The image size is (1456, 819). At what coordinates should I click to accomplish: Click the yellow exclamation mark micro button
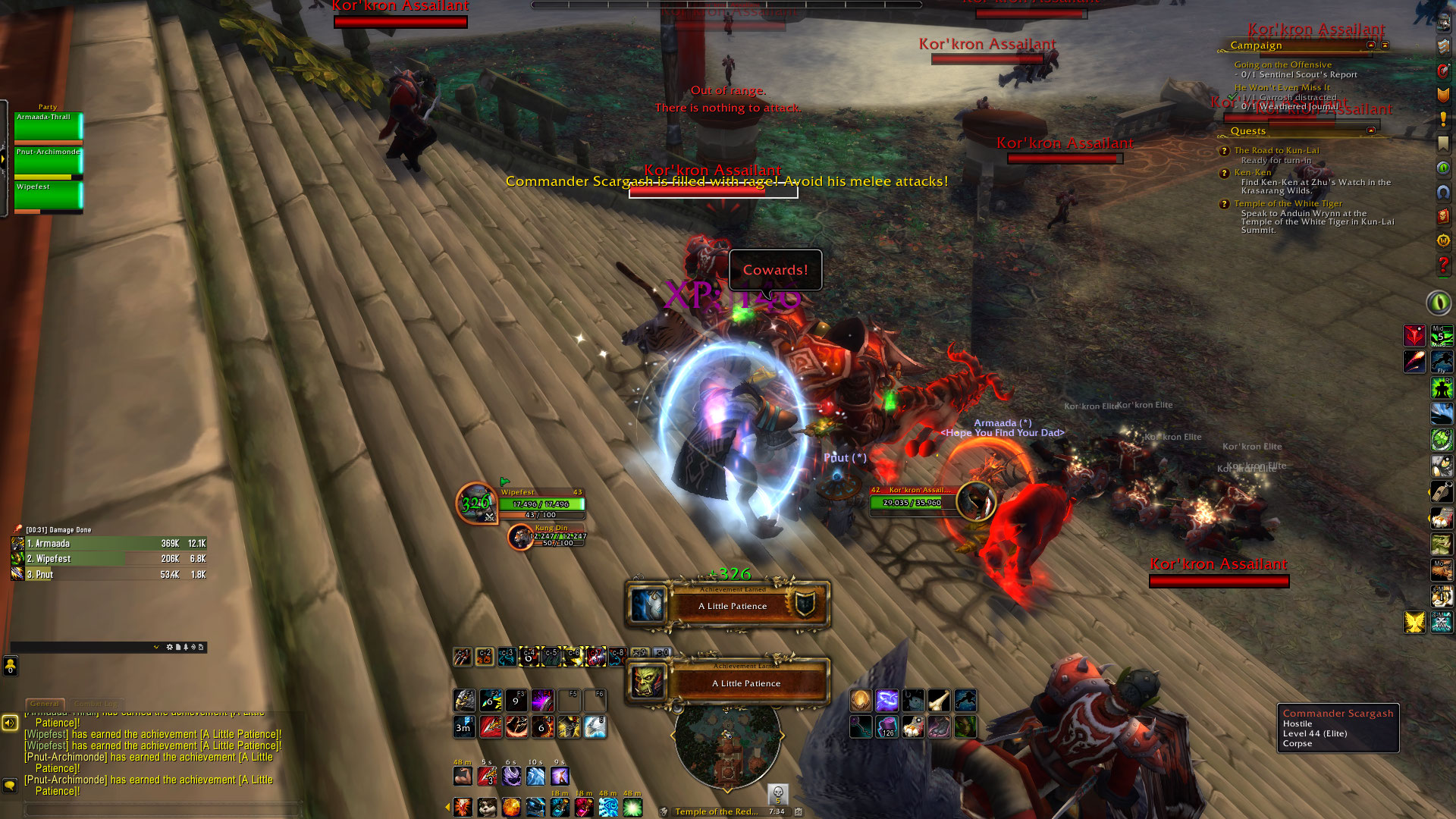[x=1442, y=119]
